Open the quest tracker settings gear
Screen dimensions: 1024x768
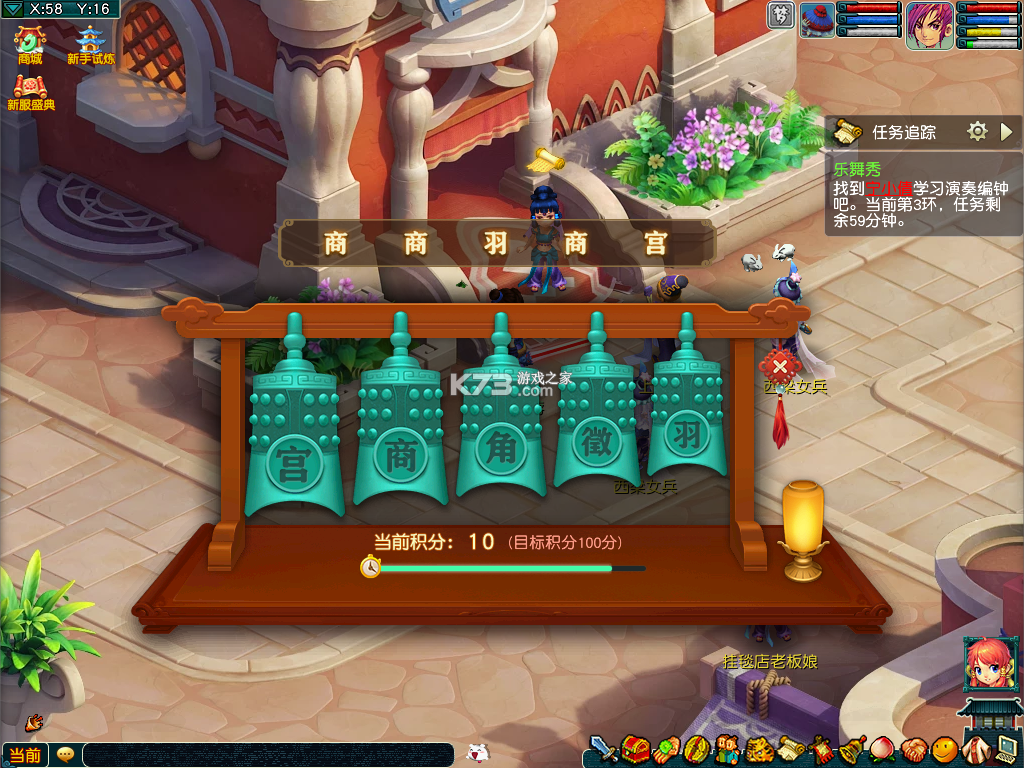click(977, 131)
